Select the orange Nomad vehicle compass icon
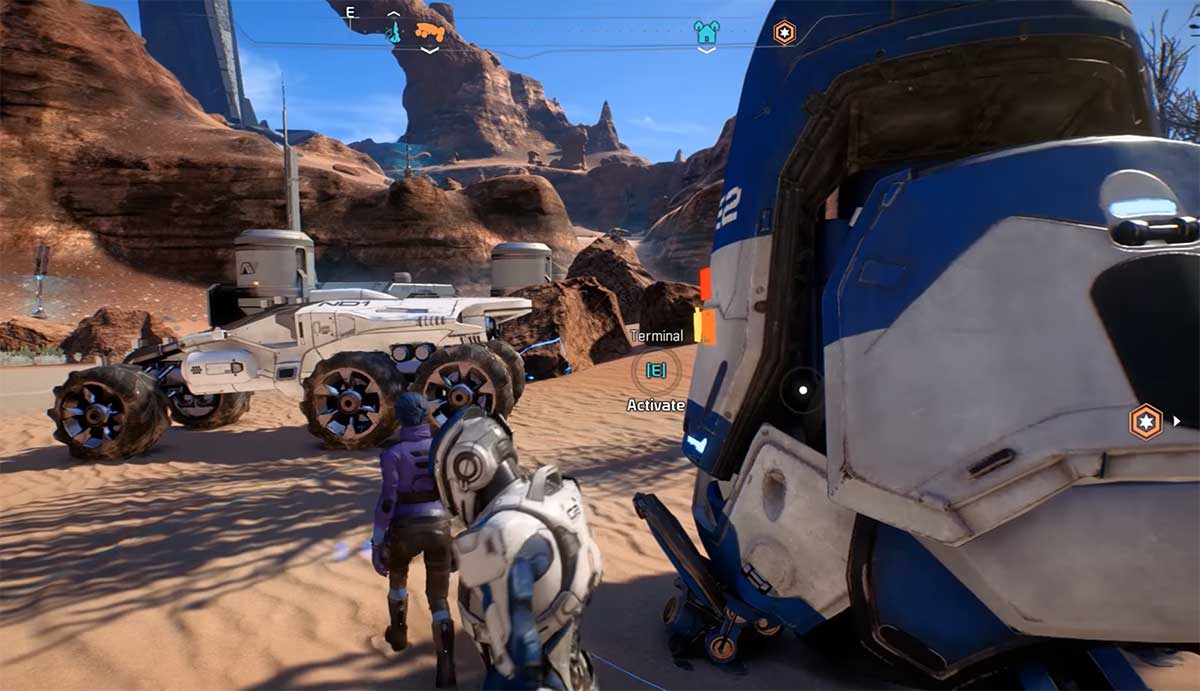This screenshot has width=1200, height=691. point(430,32)
